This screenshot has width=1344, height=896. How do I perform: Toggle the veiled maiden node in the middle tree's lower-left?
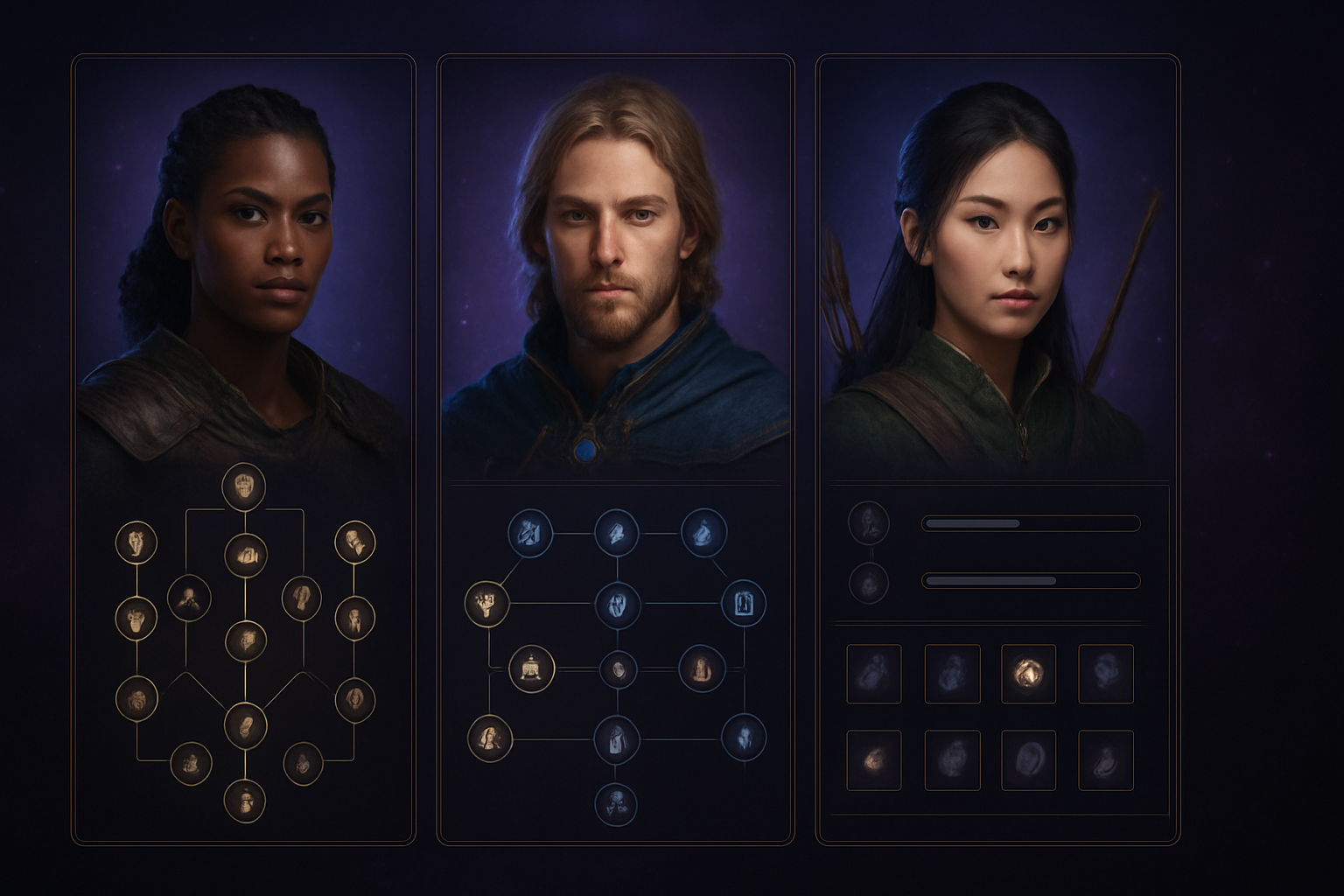pos(488,738)
